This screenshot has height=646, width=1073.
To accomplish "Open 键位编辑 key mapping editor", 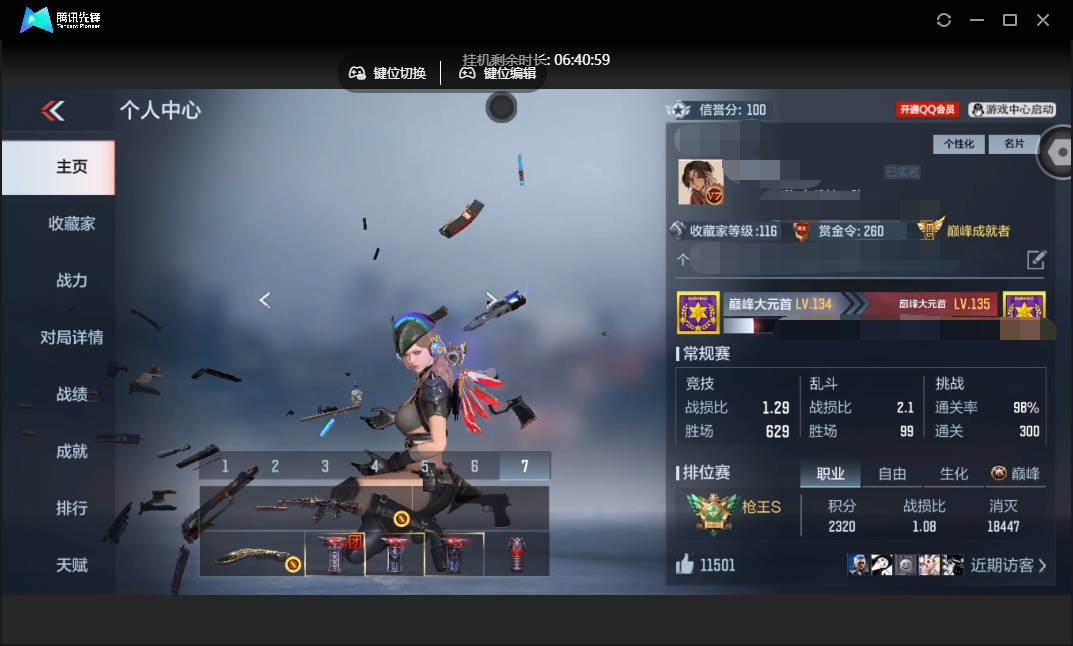I will coord(497,73).
